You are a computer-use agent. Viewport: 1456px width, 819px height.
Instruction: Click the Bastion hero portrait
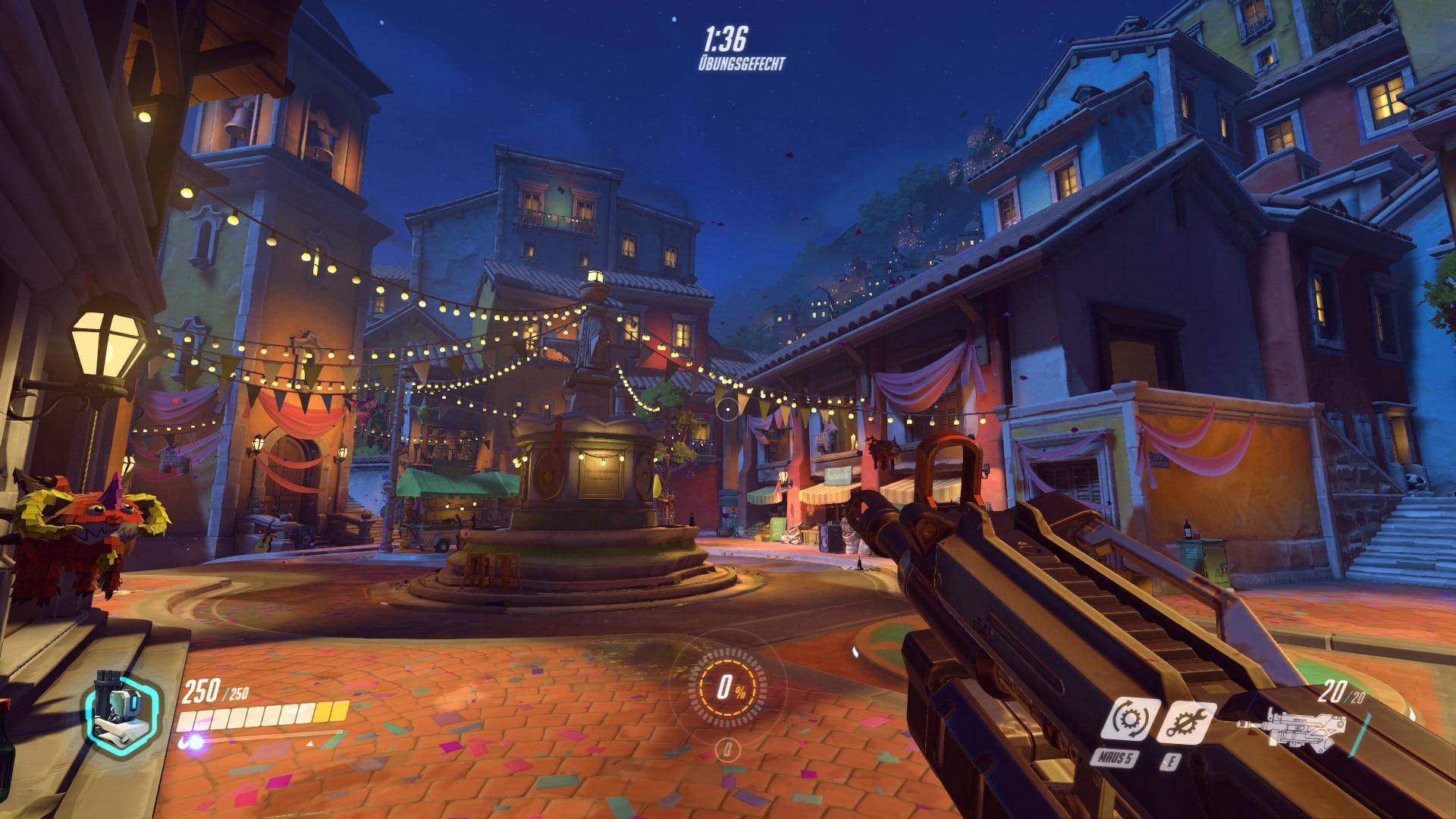pyautogui.click(x=122, y=712)
